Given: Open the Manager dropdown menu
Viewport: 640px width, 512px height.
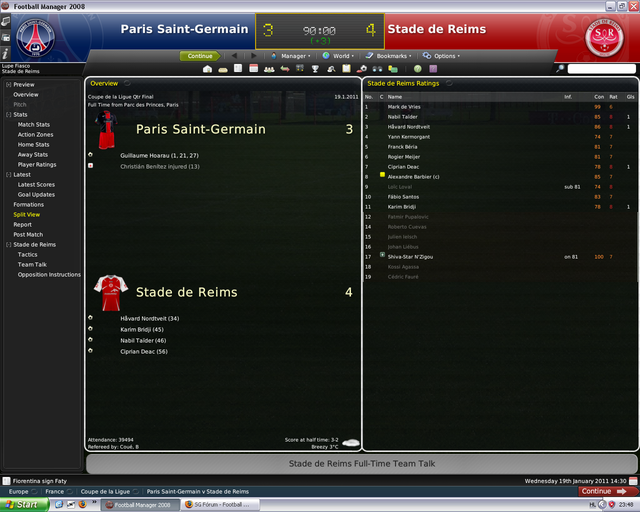Looking at the screenshot, I should coord(293,56).
